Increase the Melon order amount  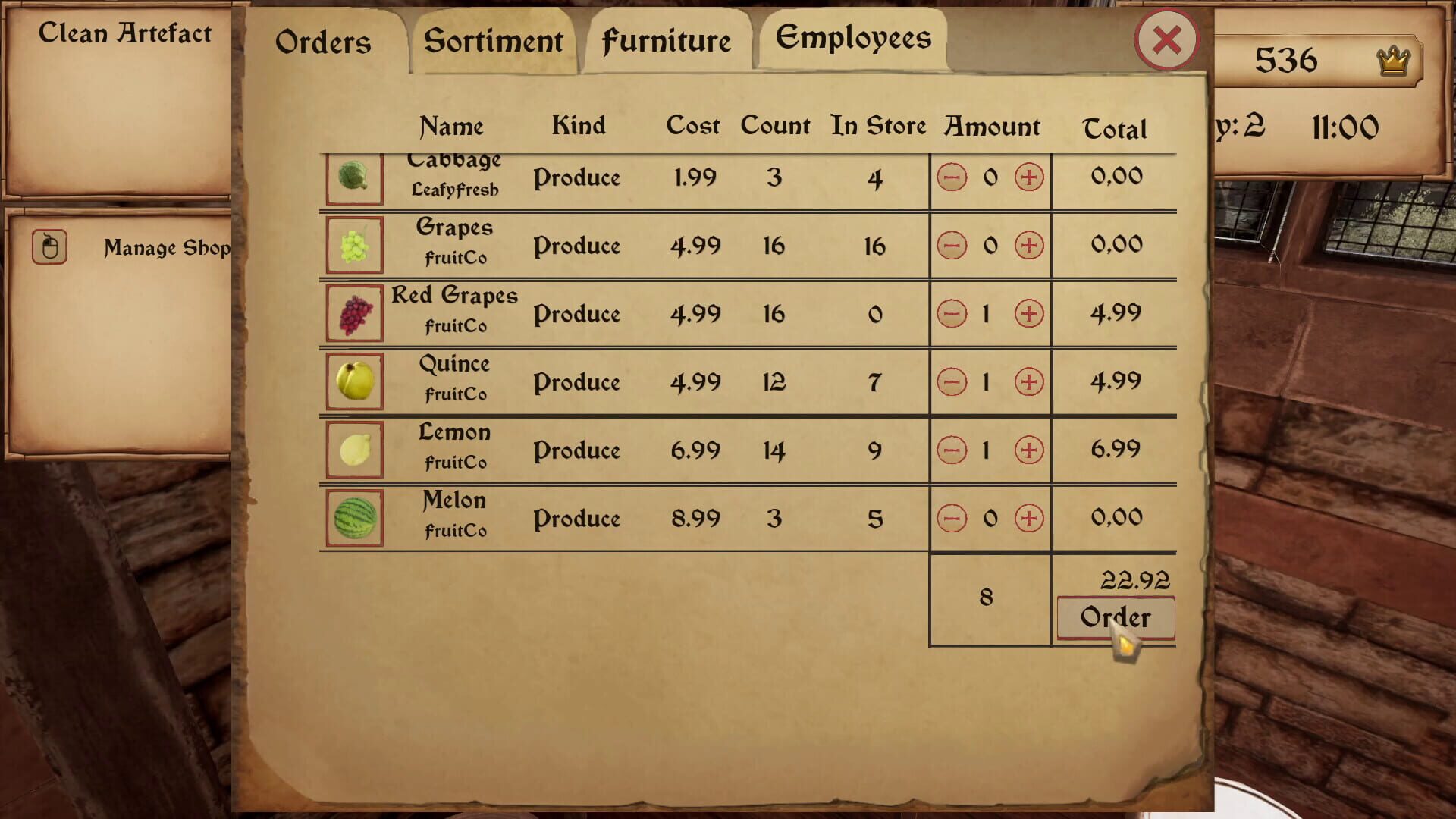(x=1028, y=518)
